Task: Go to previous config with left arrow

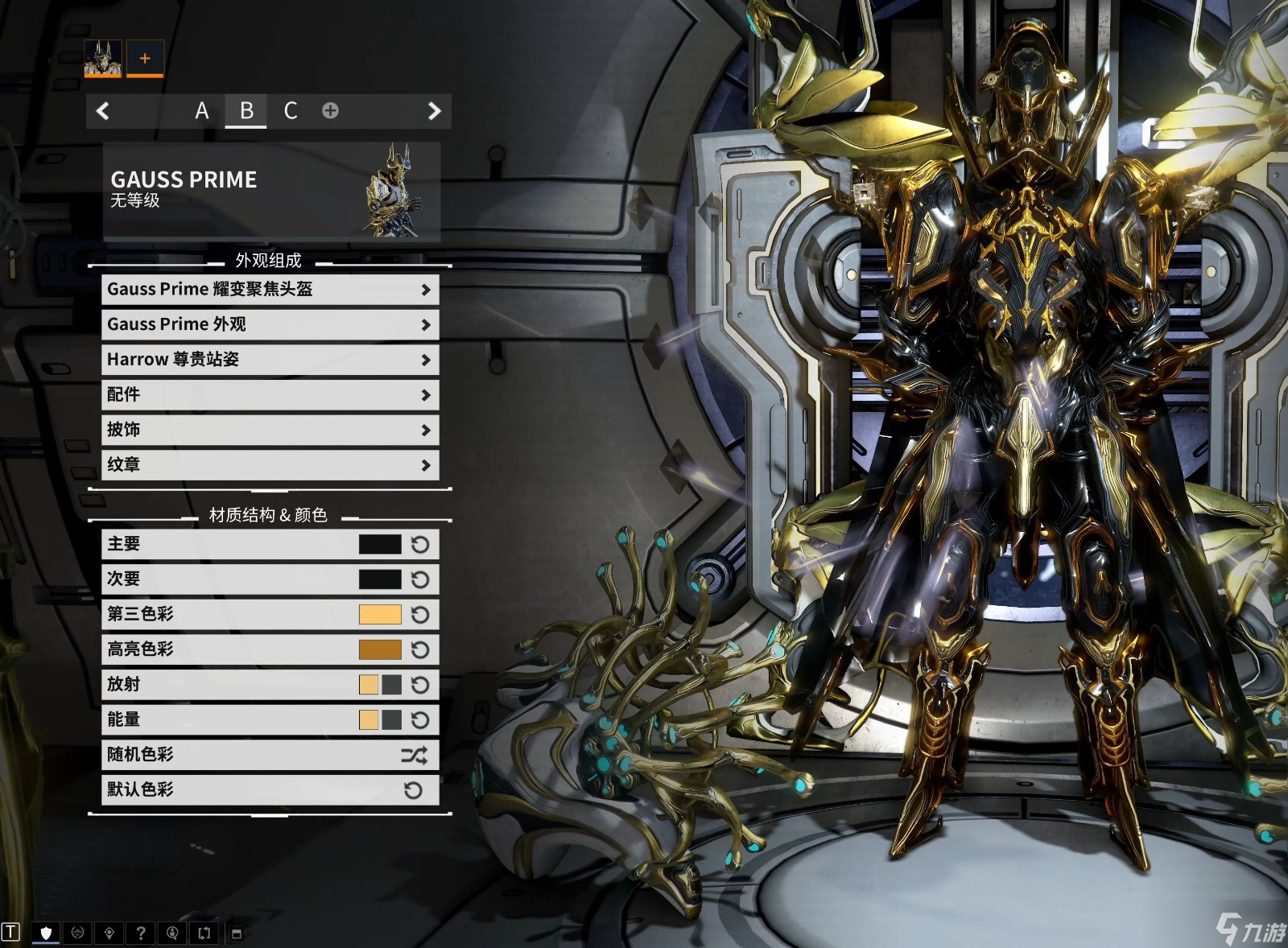Action: [103, 111]
